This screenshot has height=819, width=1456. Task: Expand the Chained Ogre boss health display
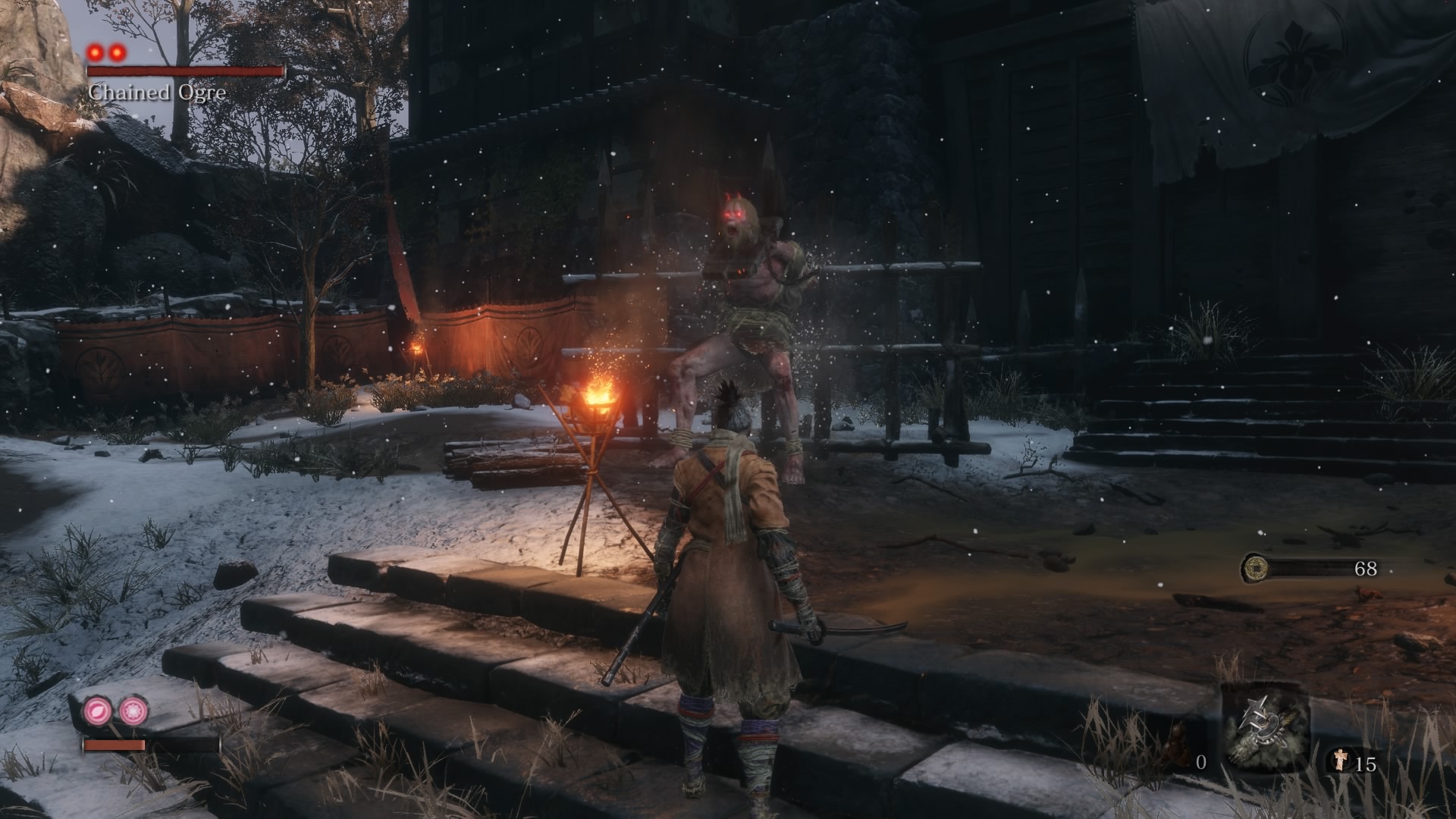click(x=186, y=72)
